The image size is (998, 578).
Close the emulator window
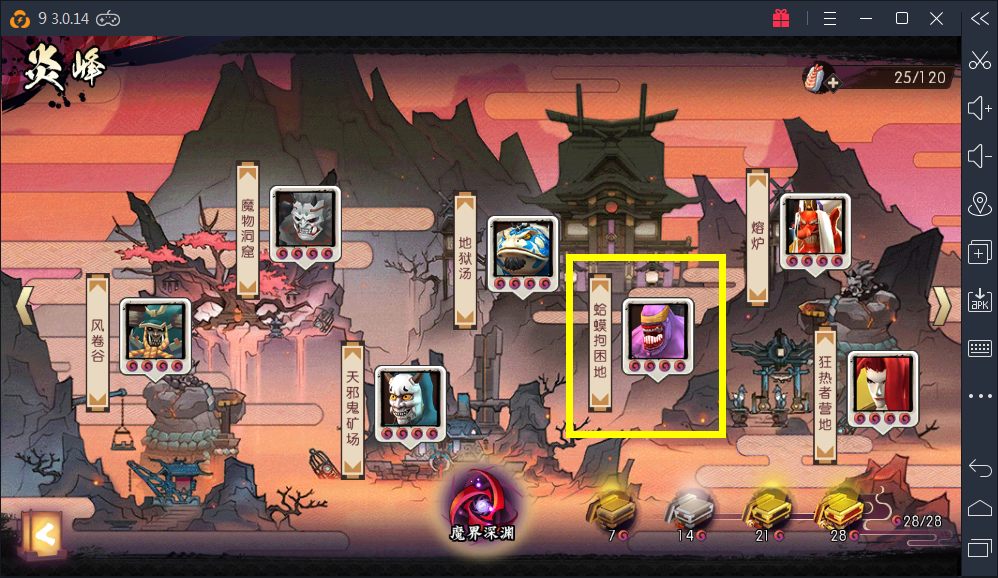(937, 18)
